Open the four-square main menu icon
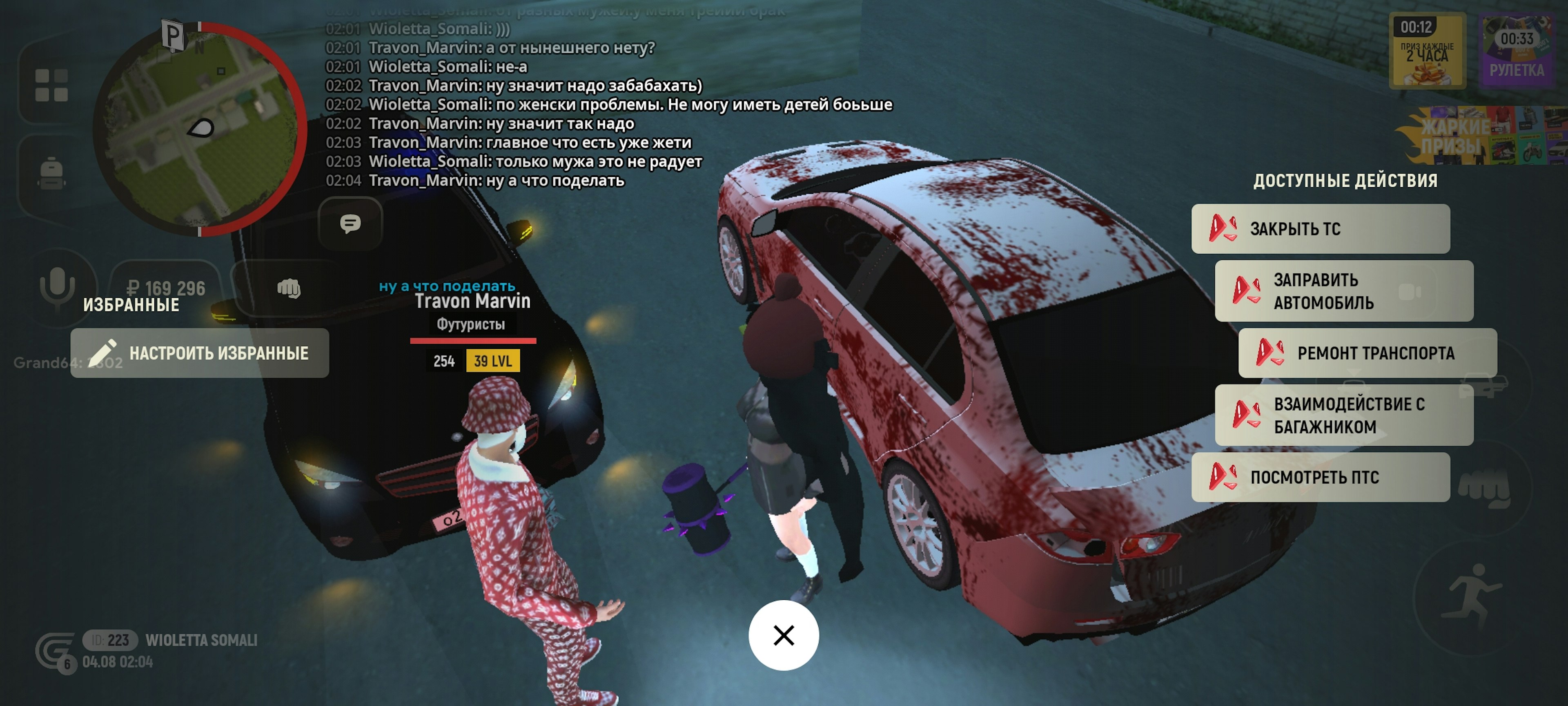The height and width of the screenshot is (706, 1568). (51, 85)
